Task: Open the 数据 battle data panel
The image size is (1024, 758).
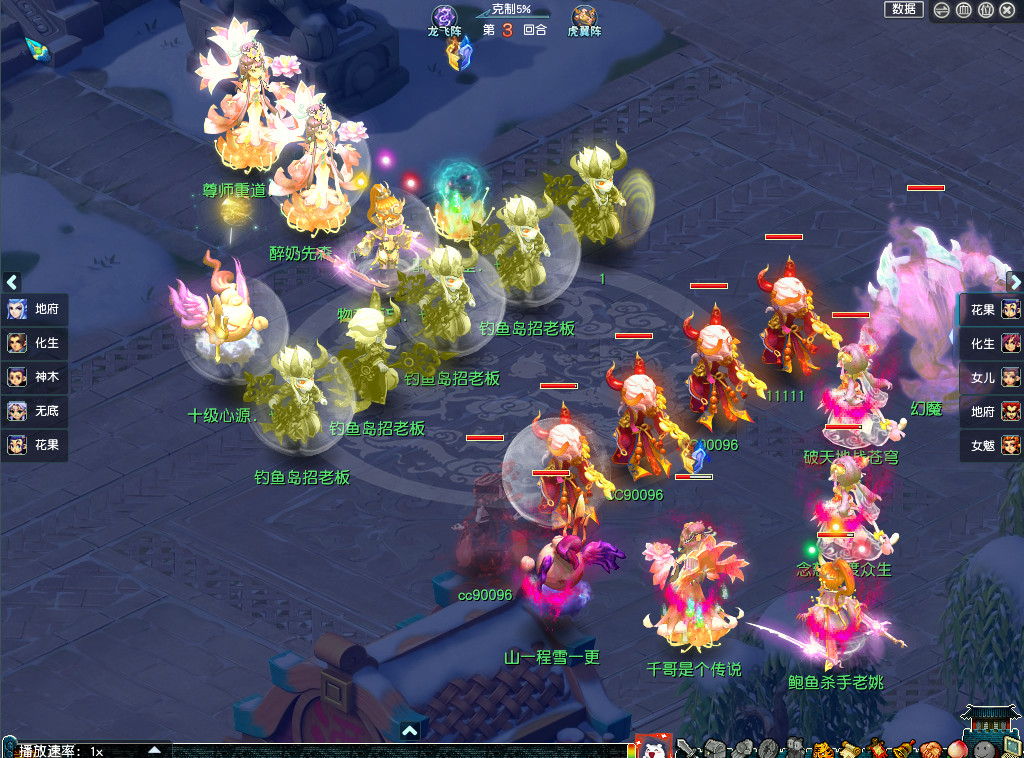Action: (903, 9)
